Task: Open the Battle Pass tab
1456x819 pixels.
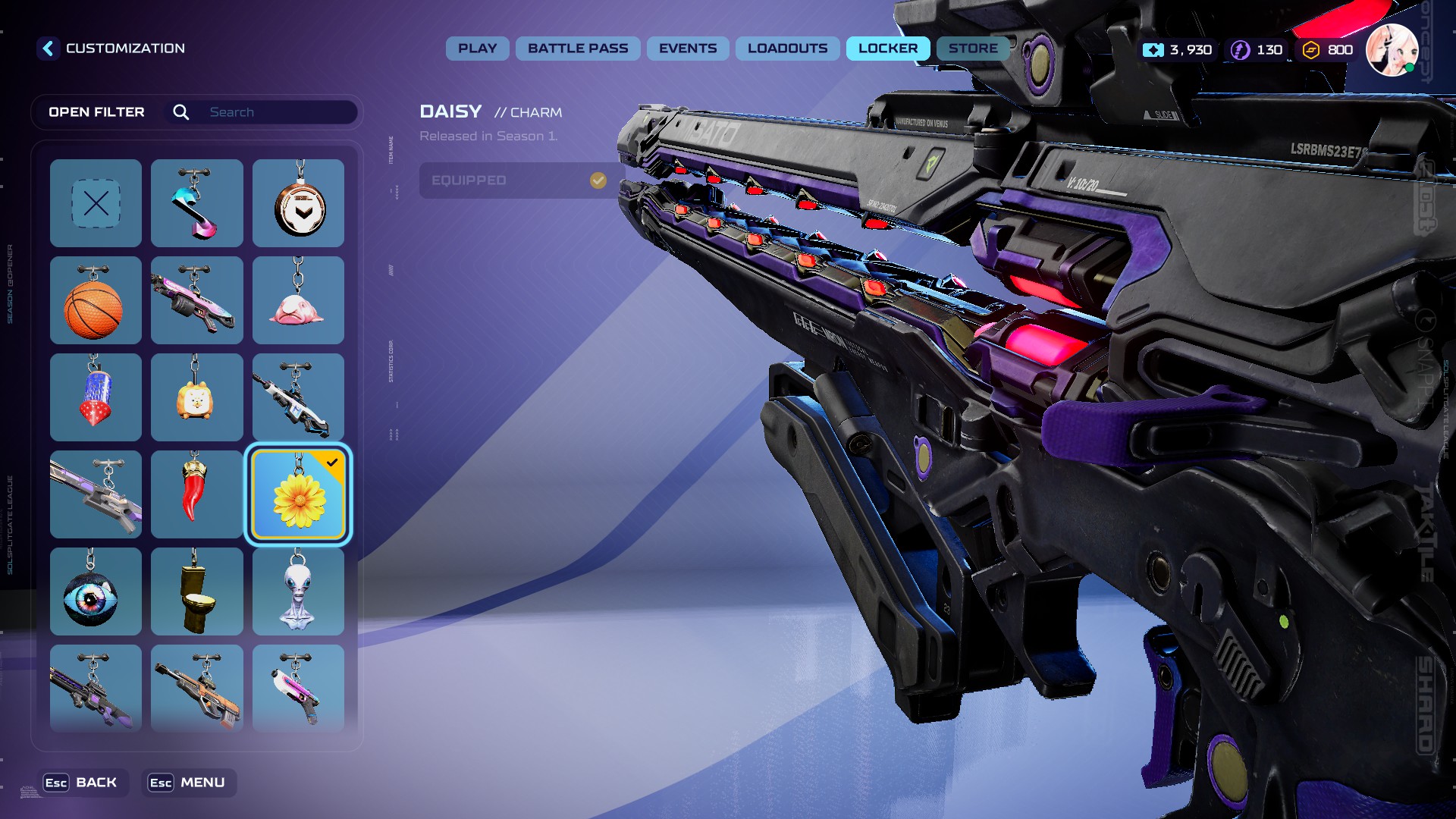Action: (578, 49)
